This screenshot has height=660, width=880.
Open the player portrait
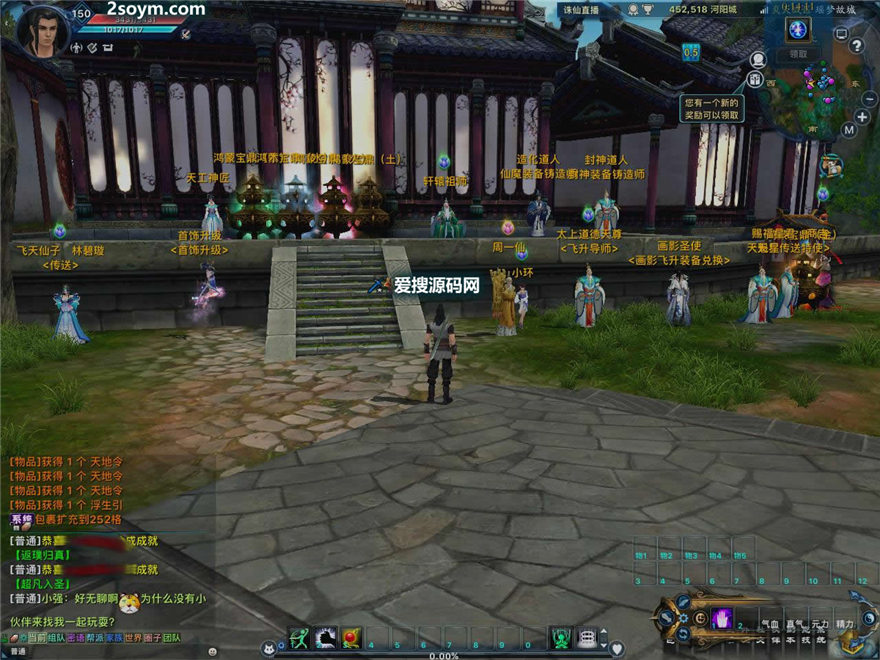(x=42, y=29)
